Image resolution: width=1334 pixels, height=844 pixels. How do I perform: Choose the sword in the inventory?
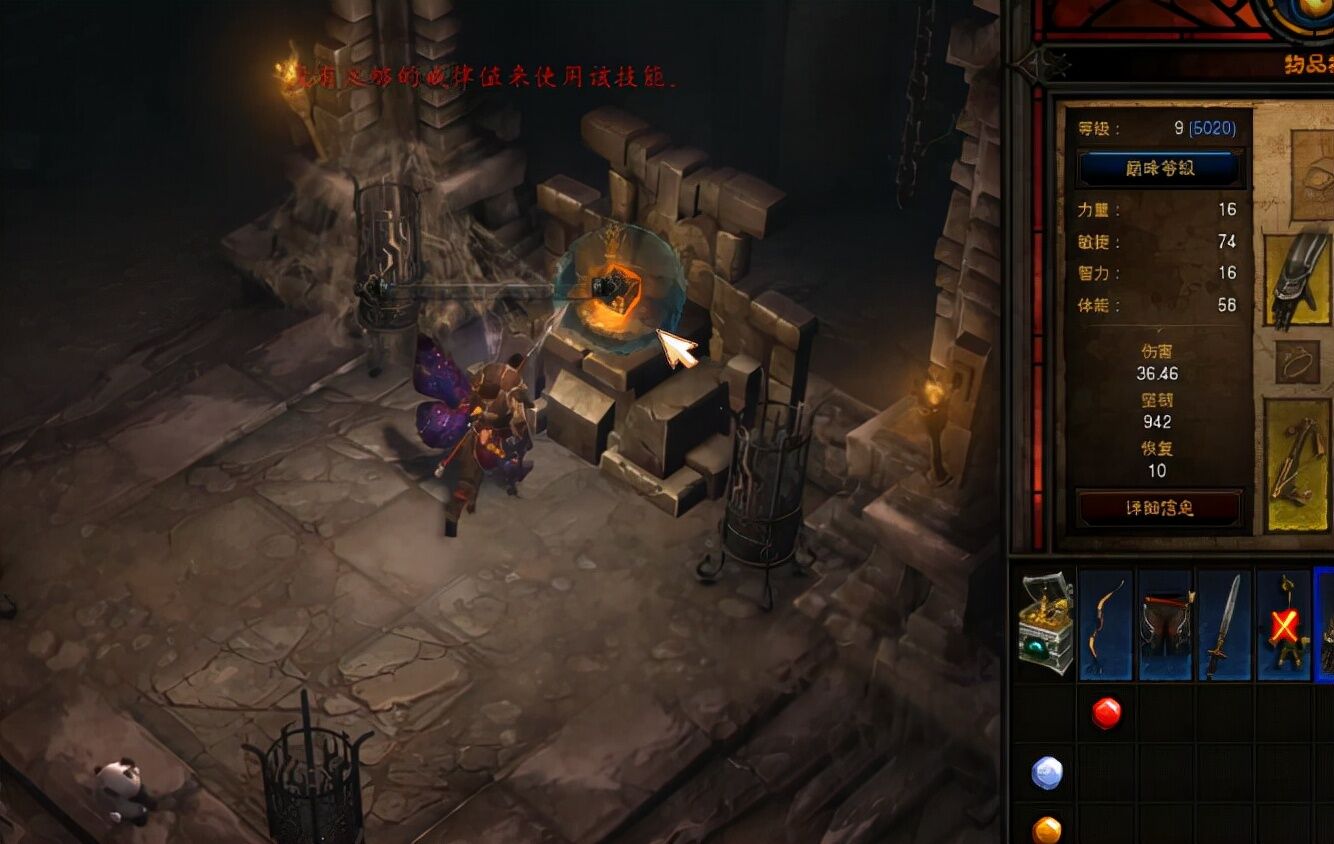(1224, 625)
